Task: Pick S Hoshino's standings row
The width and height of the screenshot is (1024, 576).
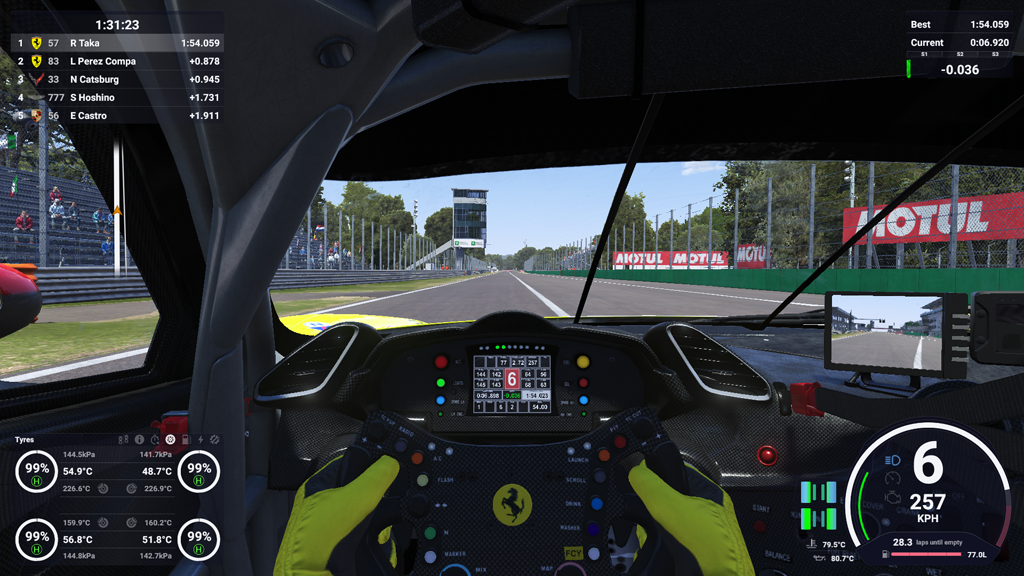Action: pyautogui.click(x=117, y=97)
